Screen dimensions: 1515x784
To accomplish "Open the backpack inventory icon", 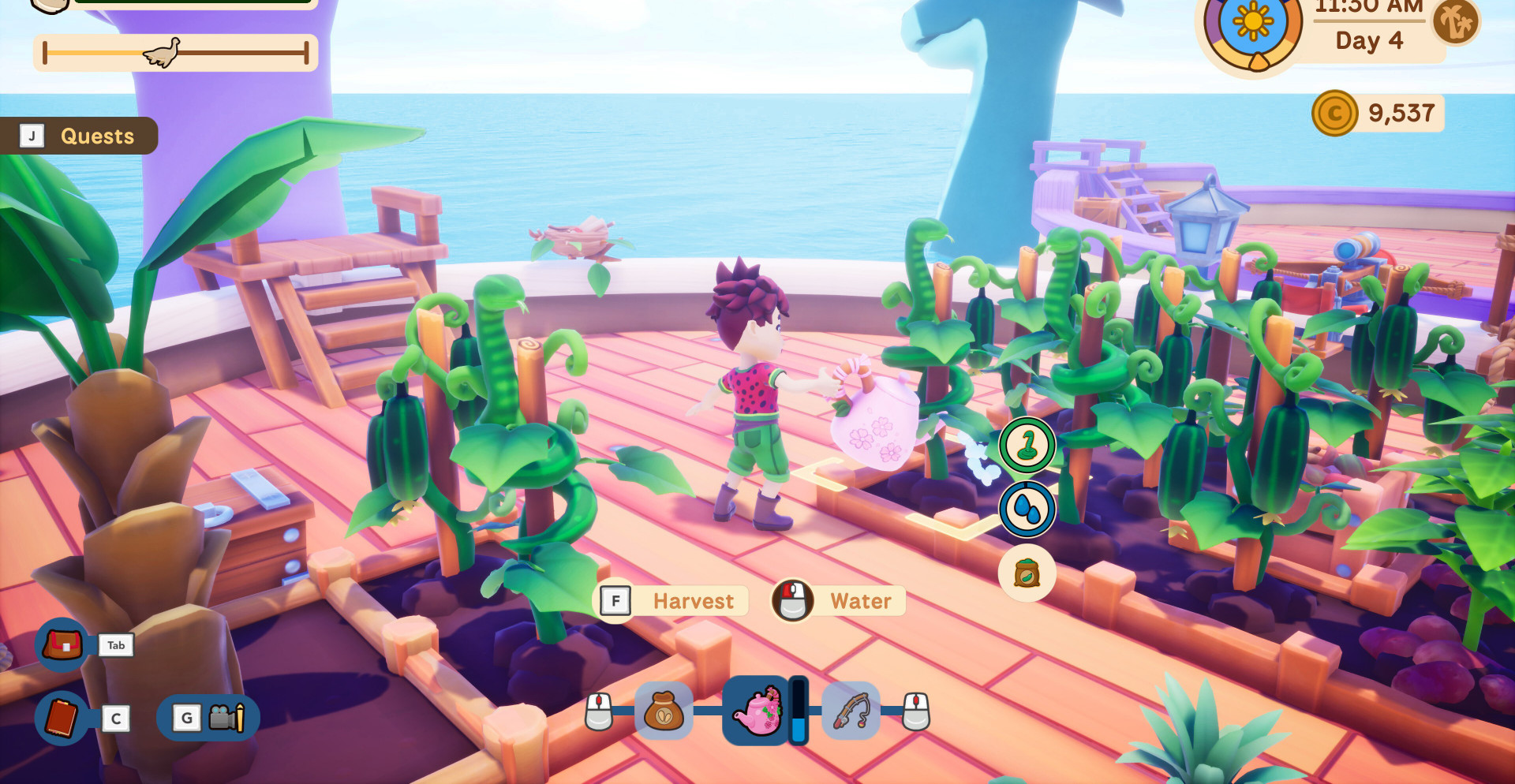I will coord(62,645).
